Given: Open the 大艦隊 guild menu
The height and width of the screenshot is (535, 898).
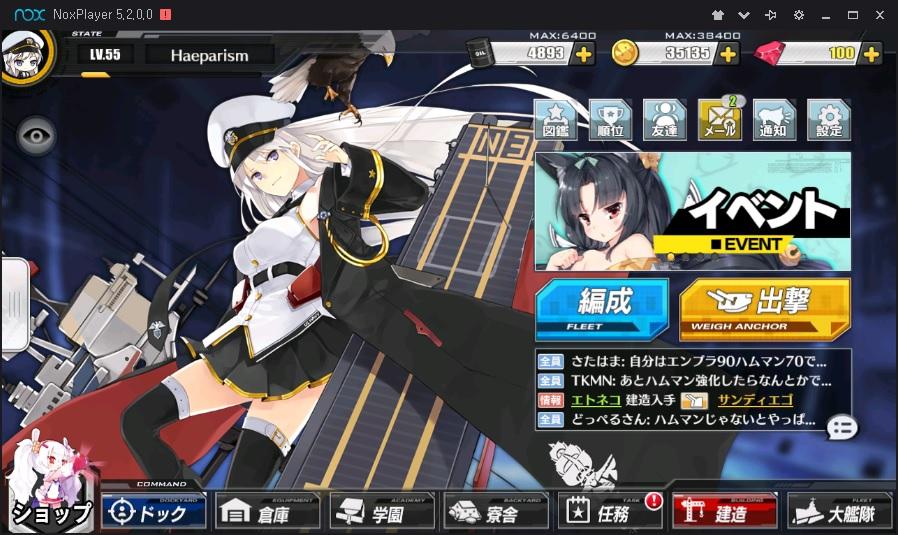Looking at the screenshot, I should click(839, 512).
